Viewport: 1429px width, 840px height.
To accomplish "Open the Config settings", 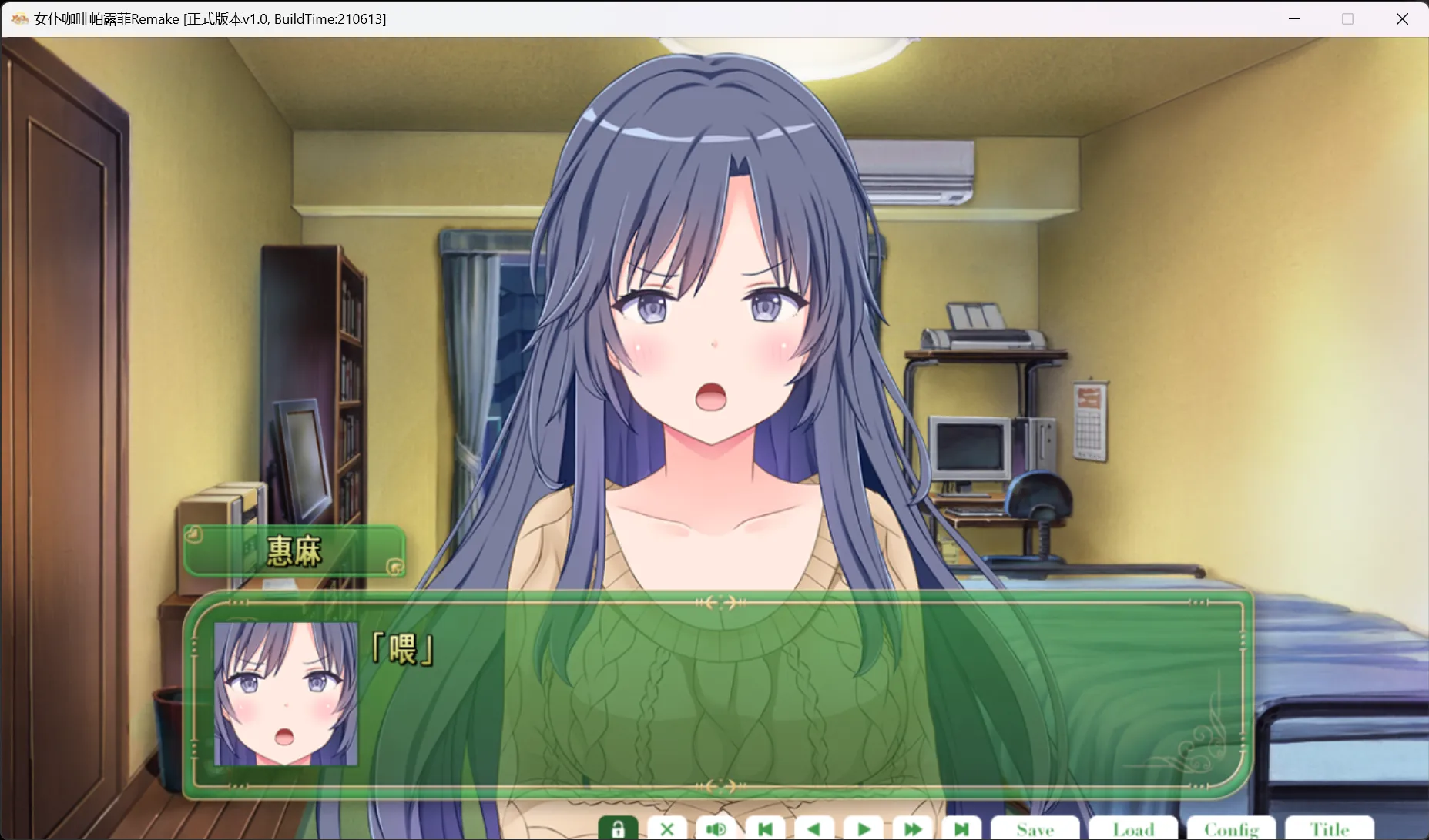I will [x=1232, y=829].
